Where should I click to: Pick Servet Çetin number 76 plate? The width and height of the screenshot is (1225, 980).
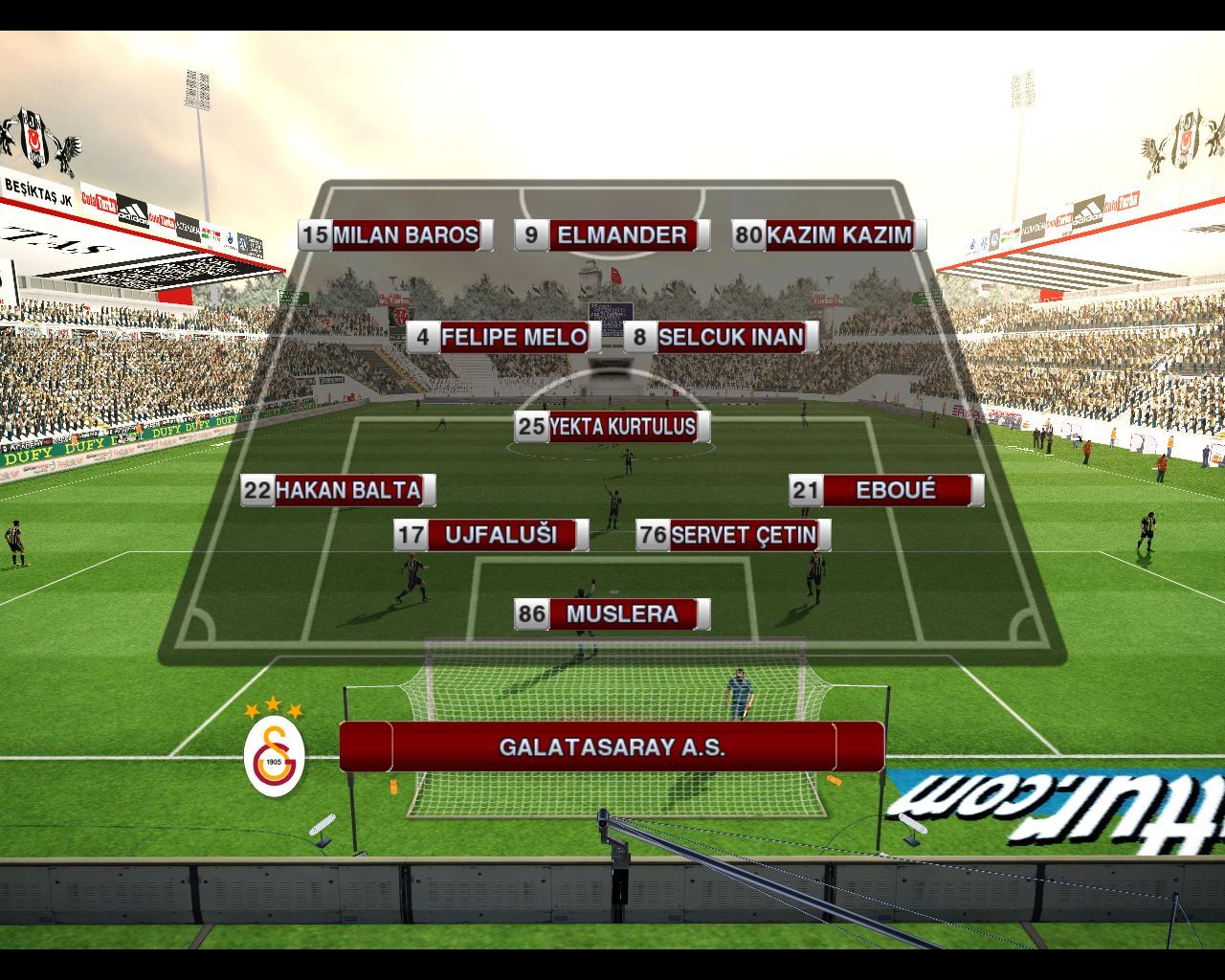[733, 535]
